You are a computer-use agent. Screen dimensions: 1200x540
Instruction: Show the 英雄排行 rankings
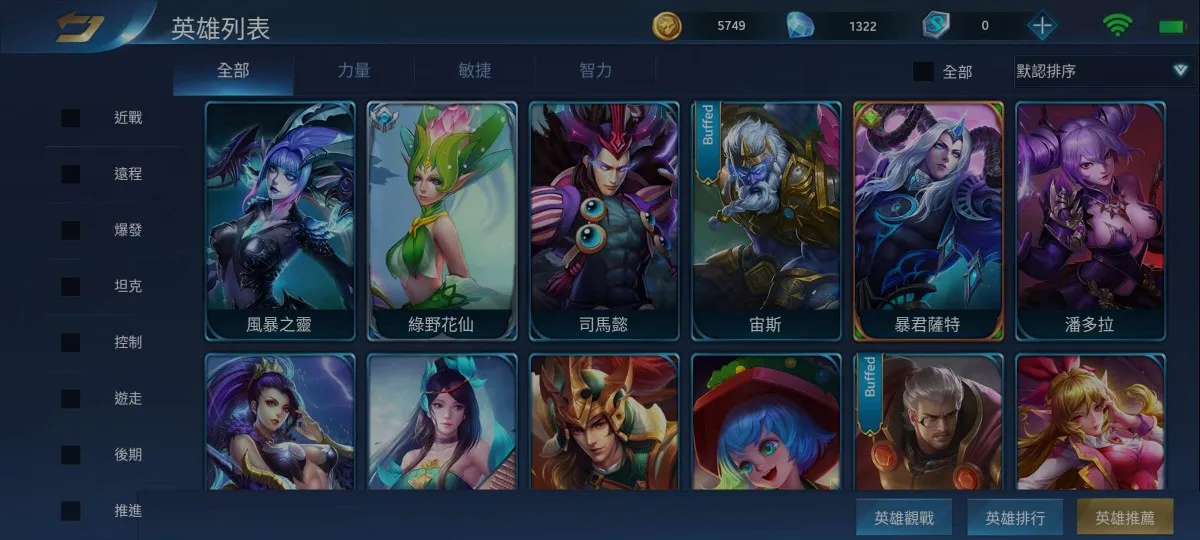tap(1015, 518)
